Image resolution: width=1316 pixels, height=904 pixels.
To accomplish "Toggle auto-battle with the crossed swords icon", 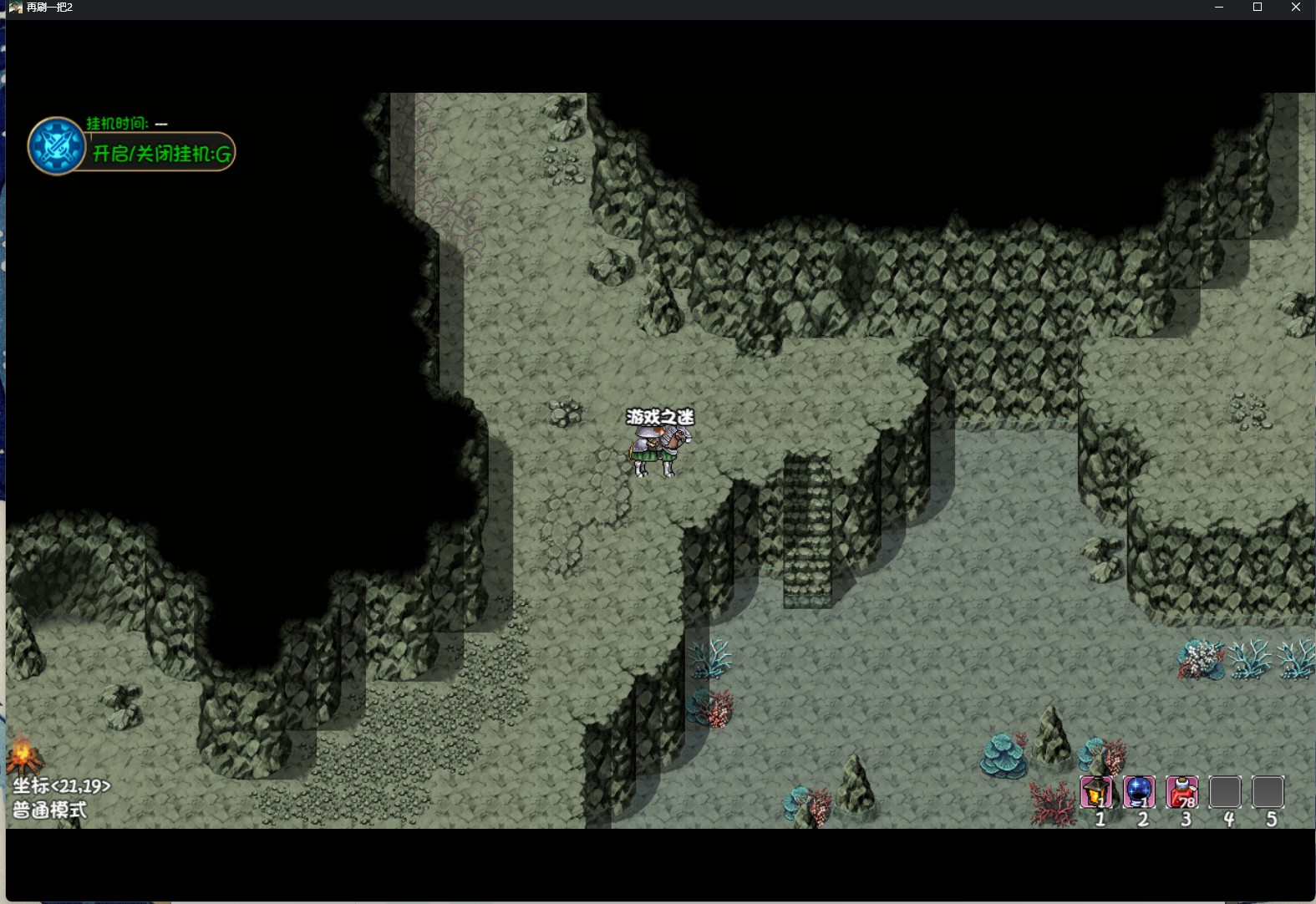I will (56, 146).
